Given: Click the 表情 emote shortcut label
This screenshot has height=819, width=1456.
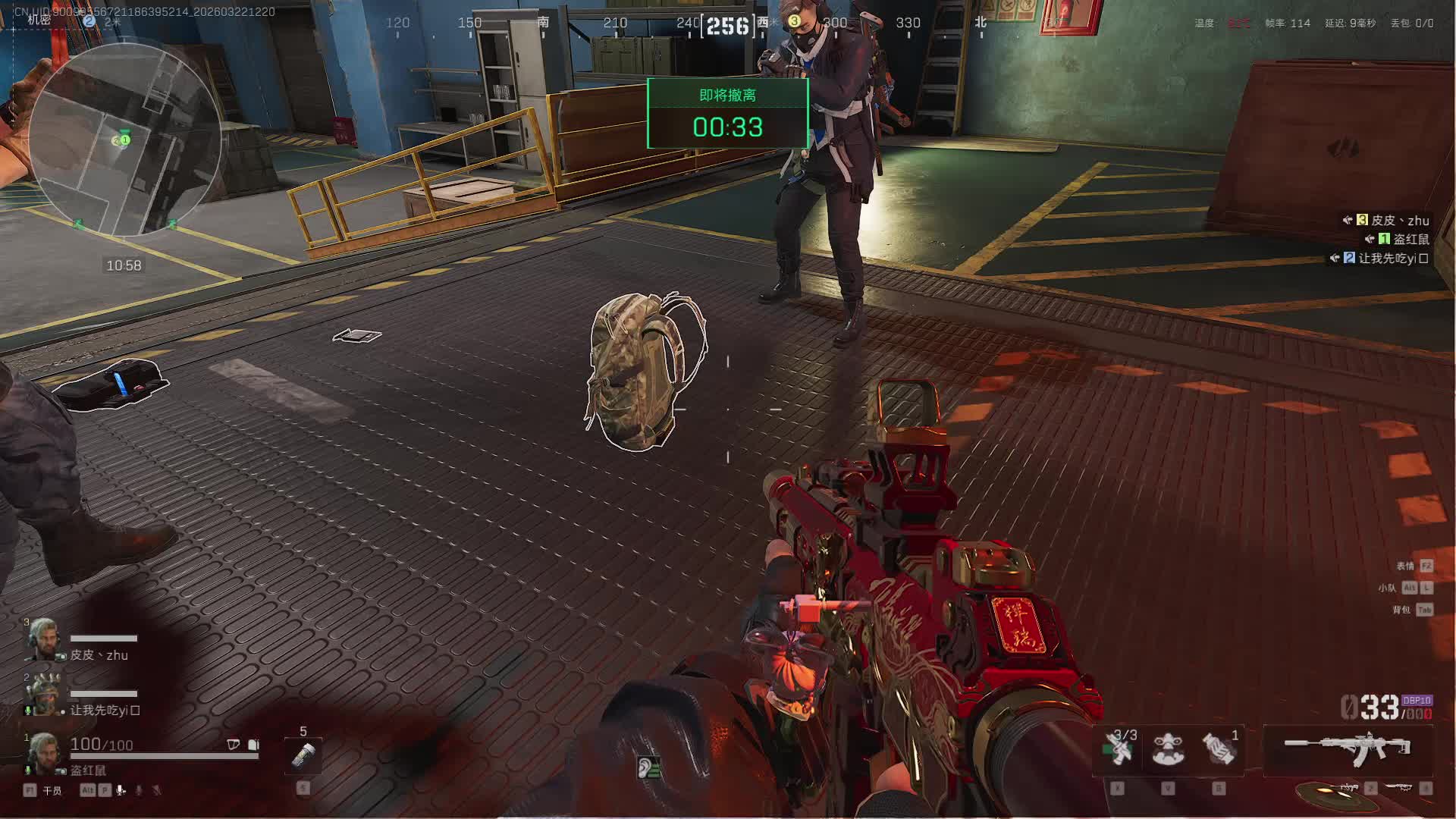Looking at the screenshot, I should pos(1405,566).
